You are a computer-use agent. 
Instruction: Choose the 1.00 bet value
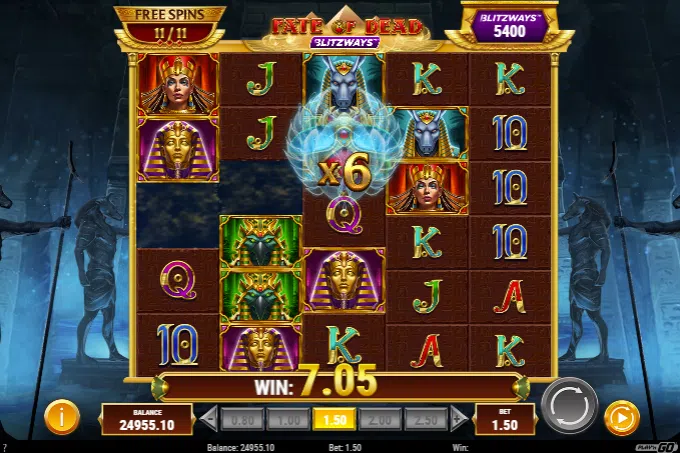tap(288, 417)
